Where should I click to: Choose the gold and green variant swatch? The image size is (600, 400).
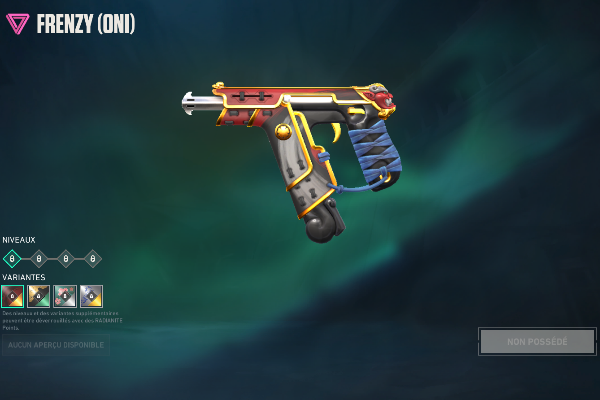39,296
